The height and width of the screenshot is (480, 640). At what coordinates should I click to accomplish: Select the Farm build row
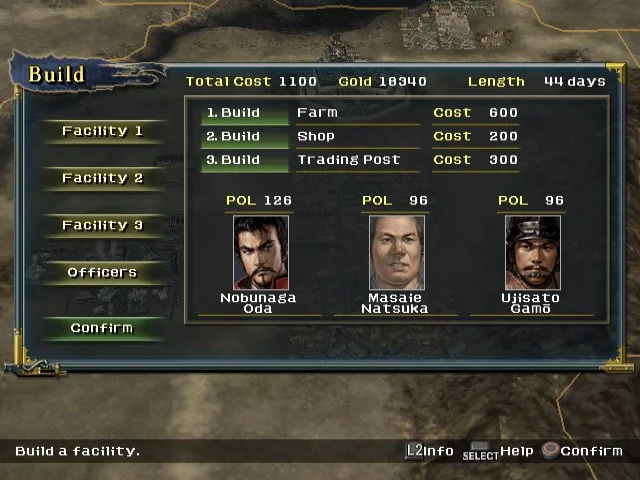tap(357, 113)
